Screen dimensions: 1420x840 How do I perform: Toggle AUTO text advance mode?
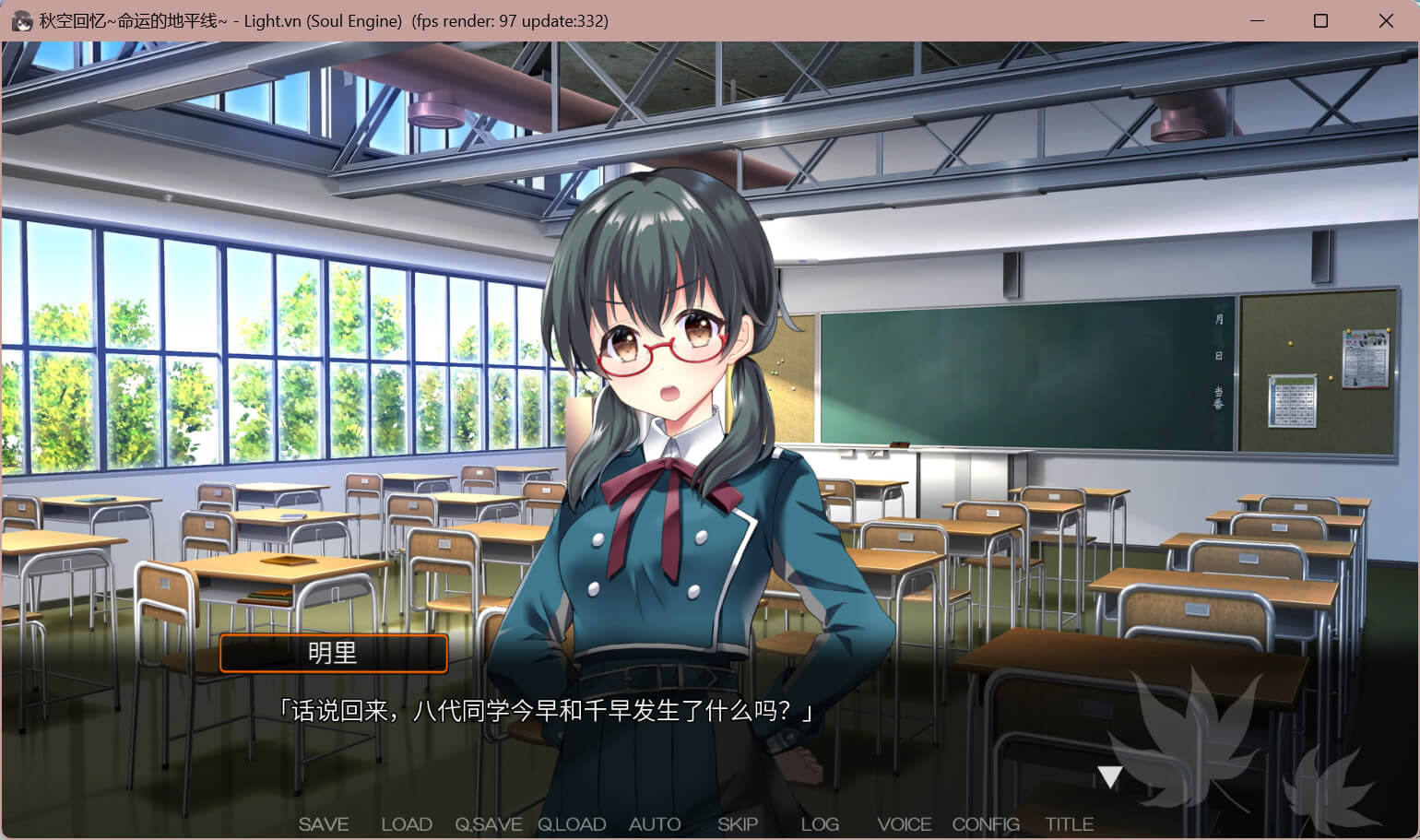655,824
